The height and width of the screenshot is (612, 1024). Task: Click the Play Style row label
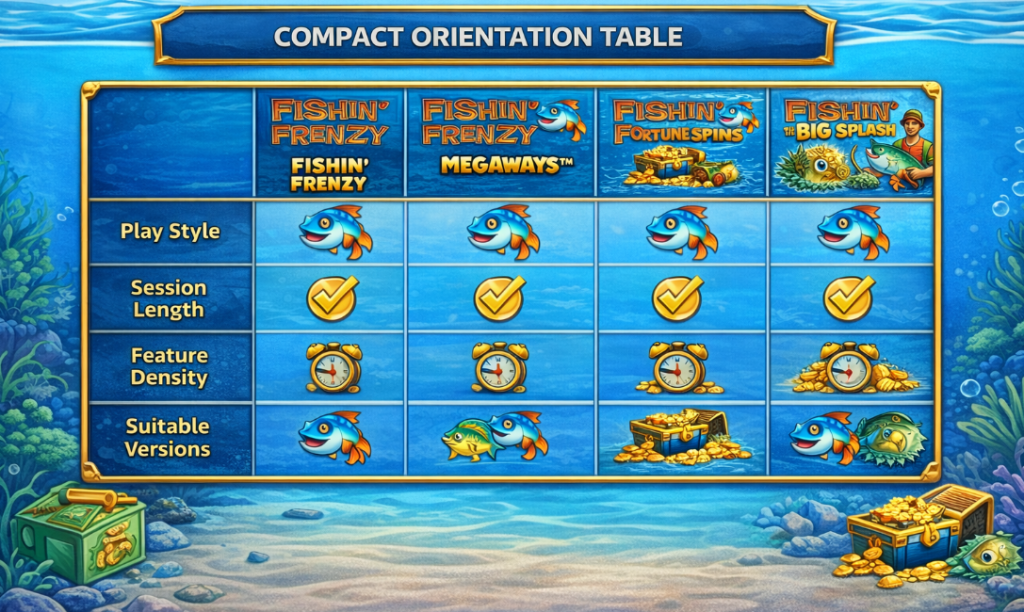(x=168, y=231)
